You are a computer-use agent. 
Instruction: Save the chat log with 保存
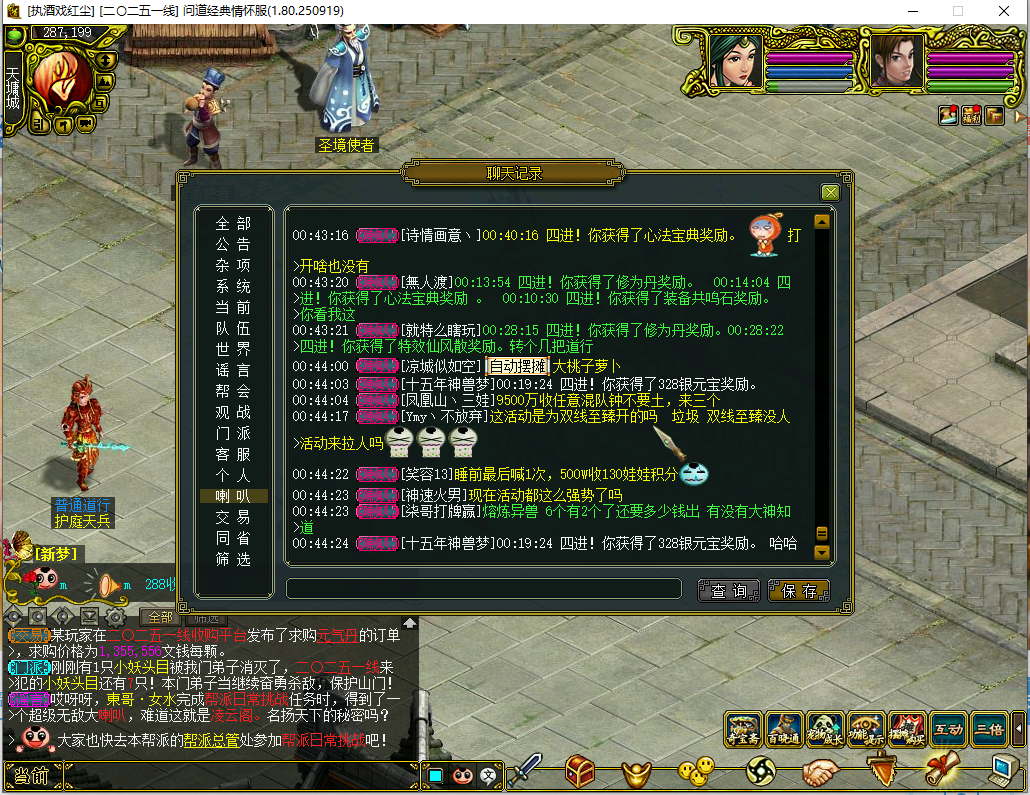(799, 591)
